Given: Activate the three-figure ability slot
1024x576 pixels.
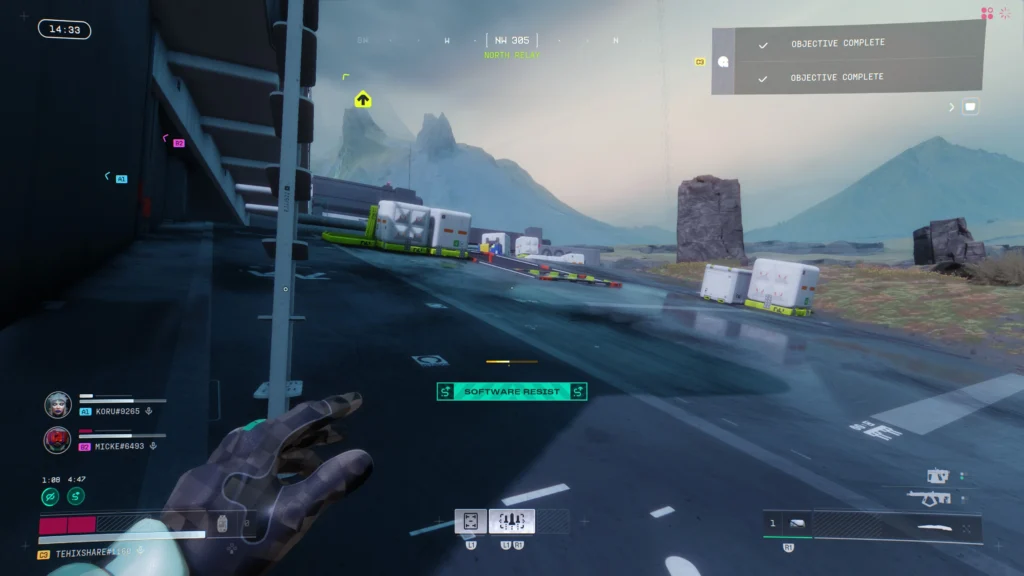Looking at the screenshot, I should 512,521.
